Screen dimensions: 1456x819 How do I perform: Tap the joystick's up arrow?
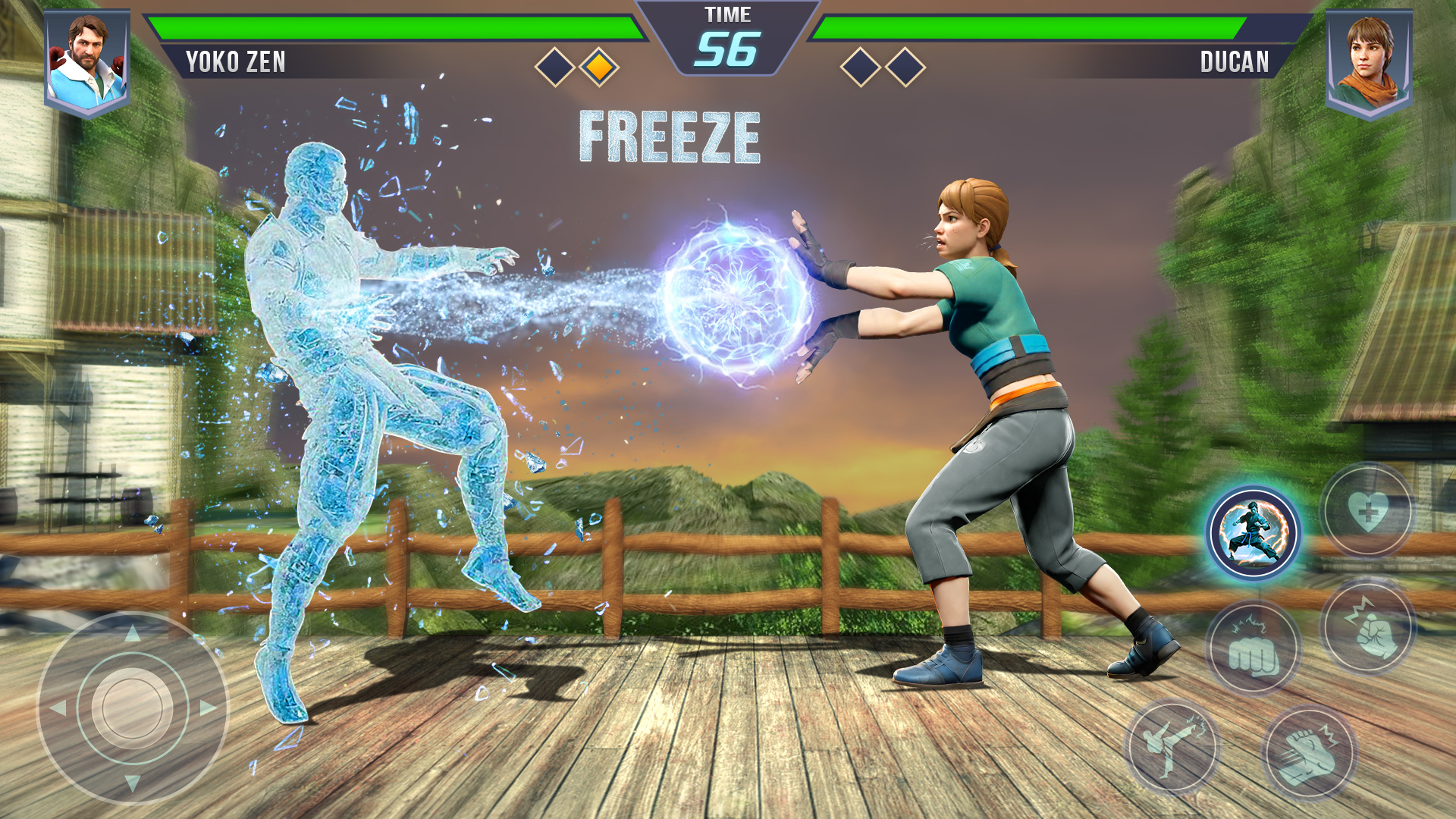pos(133,633)
